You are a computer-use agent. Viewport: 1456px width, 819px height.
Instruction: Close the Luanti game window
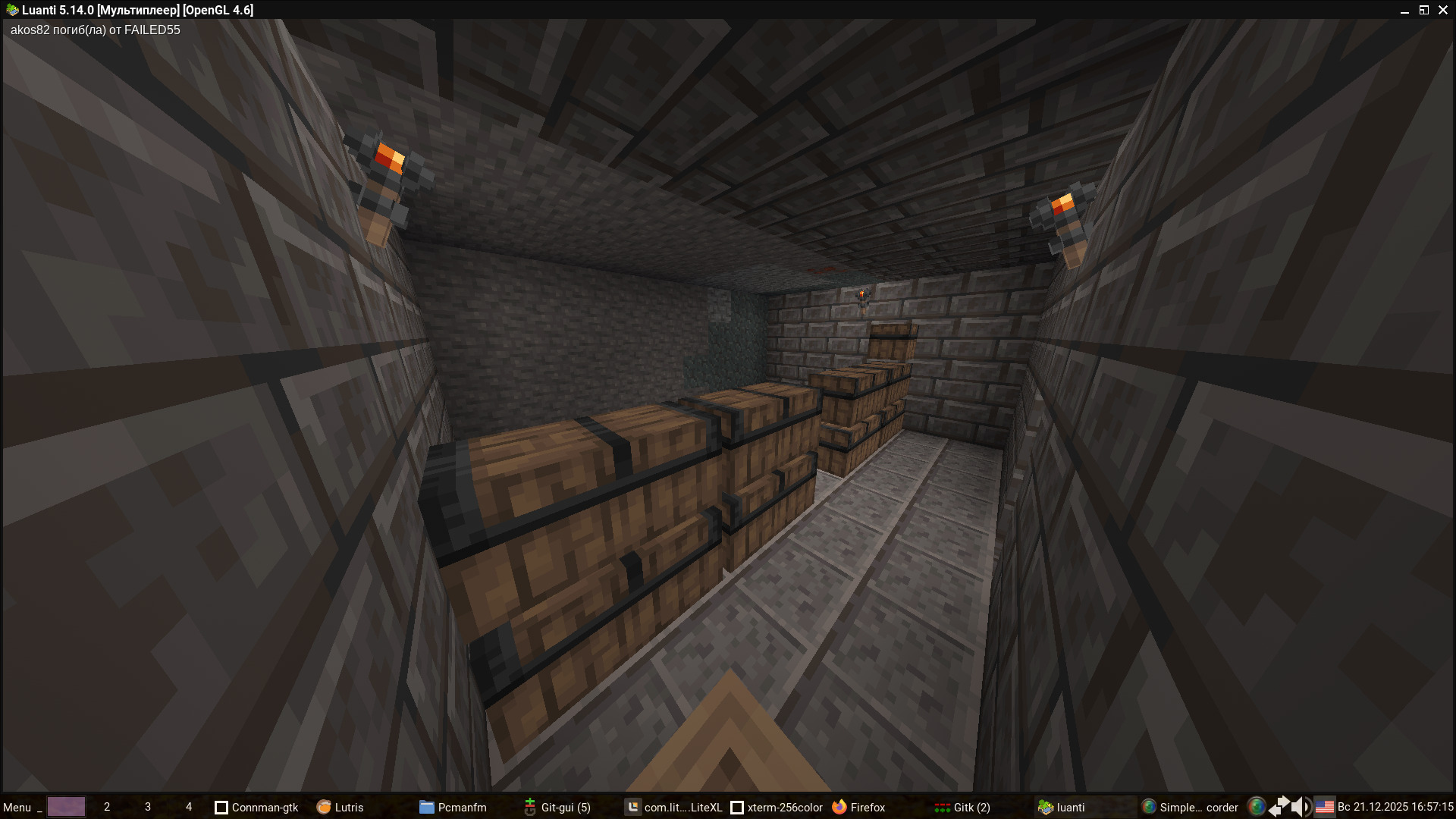[x=1443, y=10]
